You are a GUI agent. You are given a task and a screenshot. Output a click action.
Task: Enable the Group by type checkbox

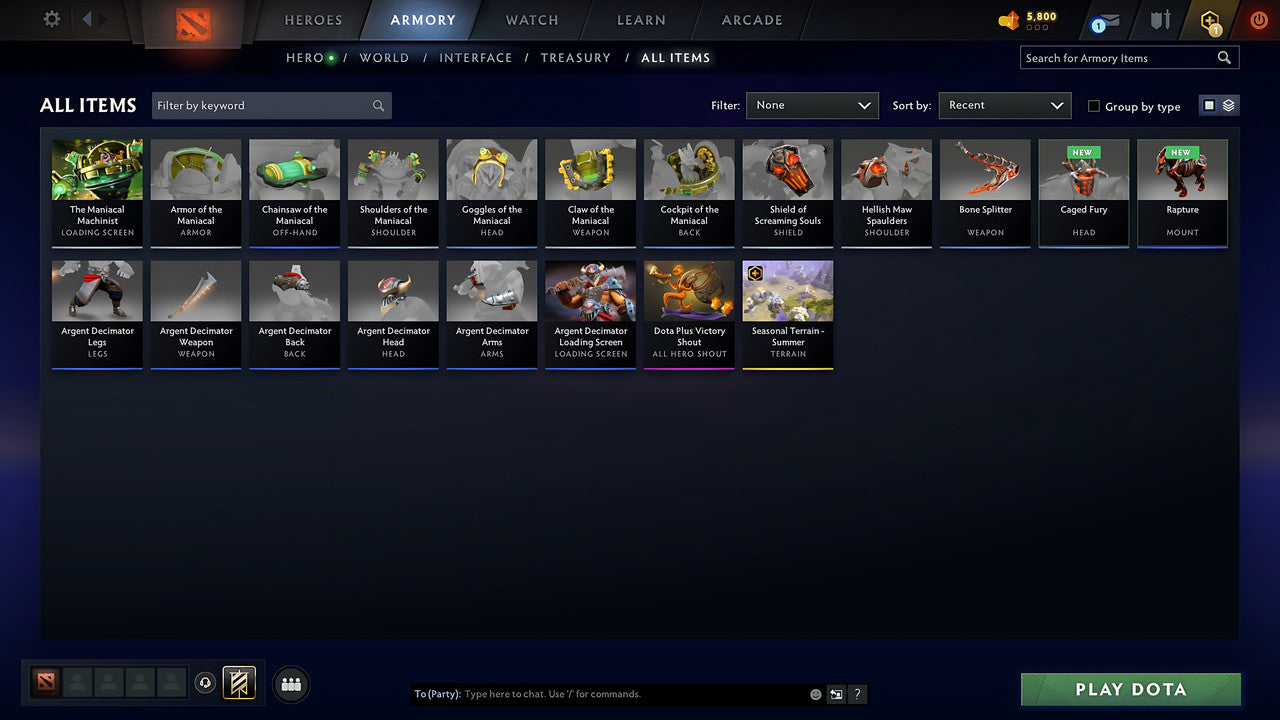[1094, 106]
